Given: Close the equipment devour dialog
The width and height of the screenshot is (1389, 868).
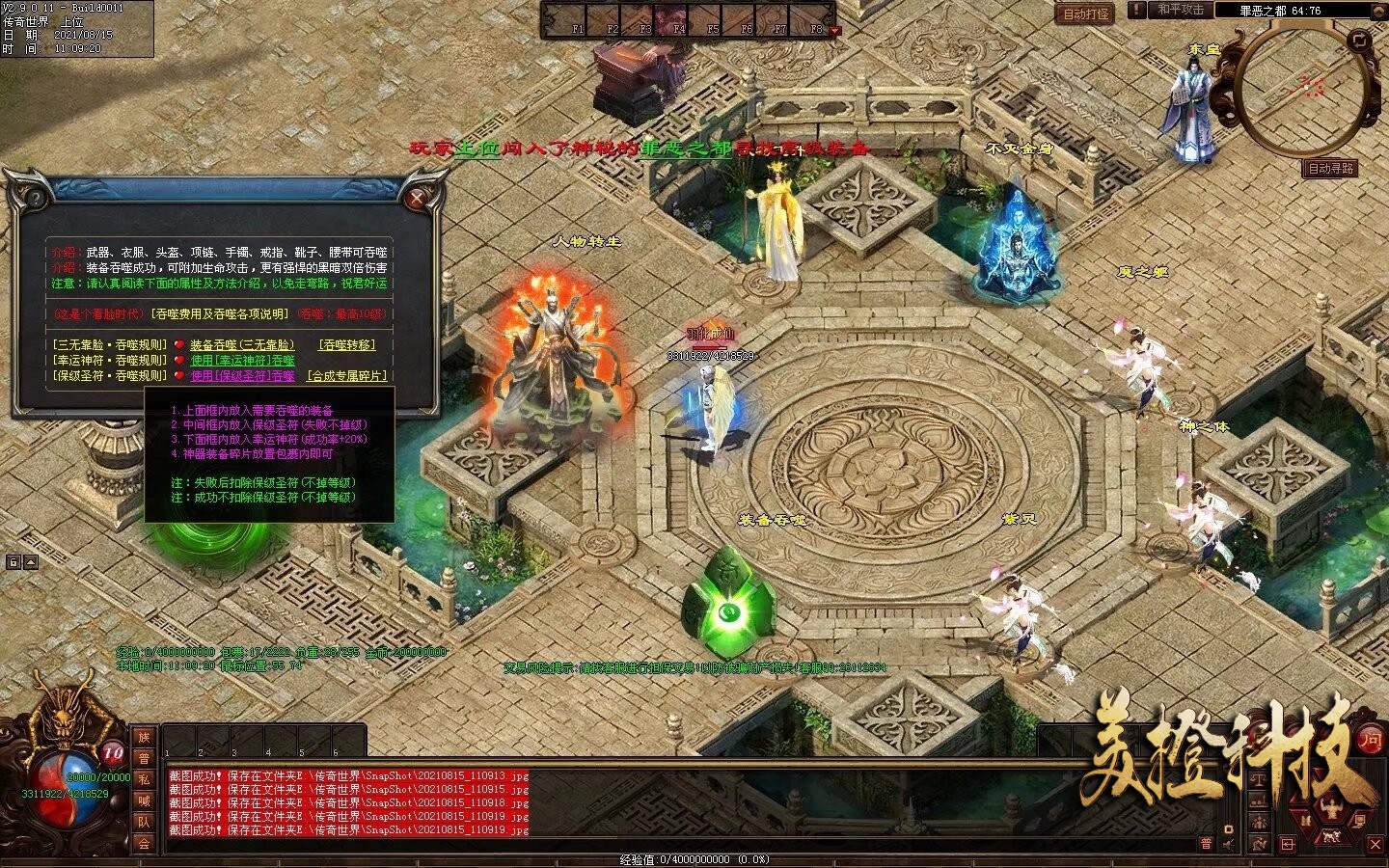Looking at the screenshot, I should [417, 200].
